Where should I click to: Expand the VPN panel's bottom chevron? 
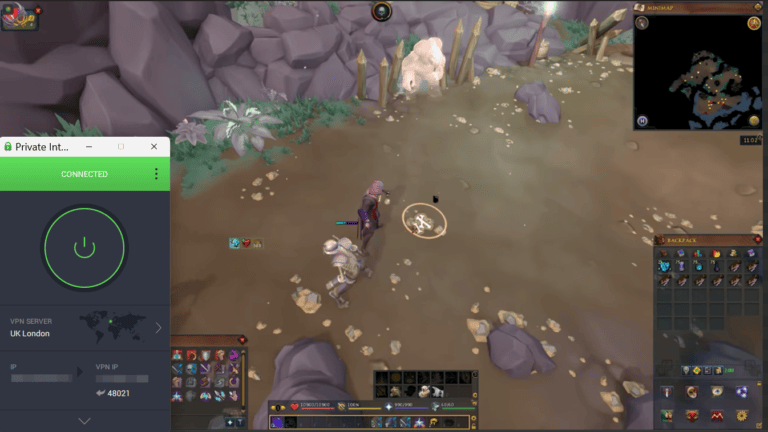coord(84,421)
